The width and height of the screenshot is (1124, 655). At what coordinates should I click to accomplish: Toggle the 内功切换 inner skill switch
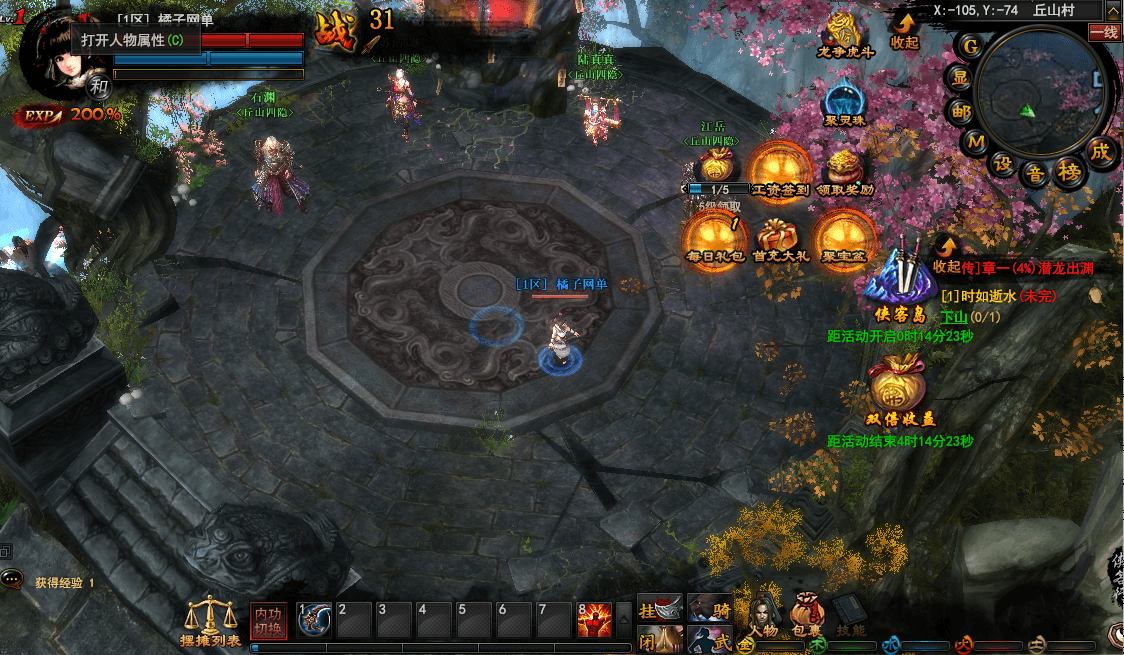(x=268, y=620)
